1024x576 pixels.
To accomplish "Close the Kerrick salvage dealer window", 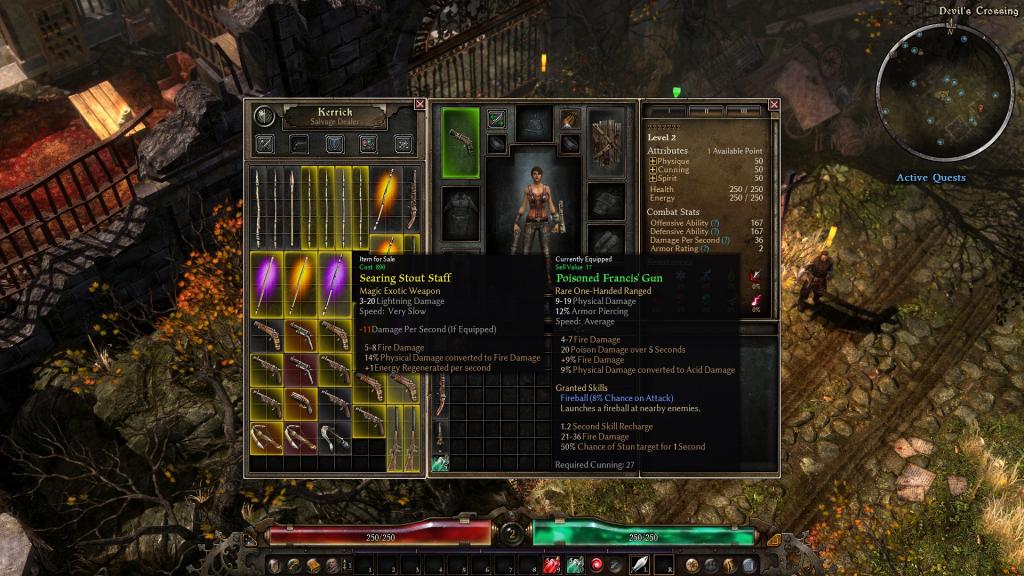I will click(420, 104).
